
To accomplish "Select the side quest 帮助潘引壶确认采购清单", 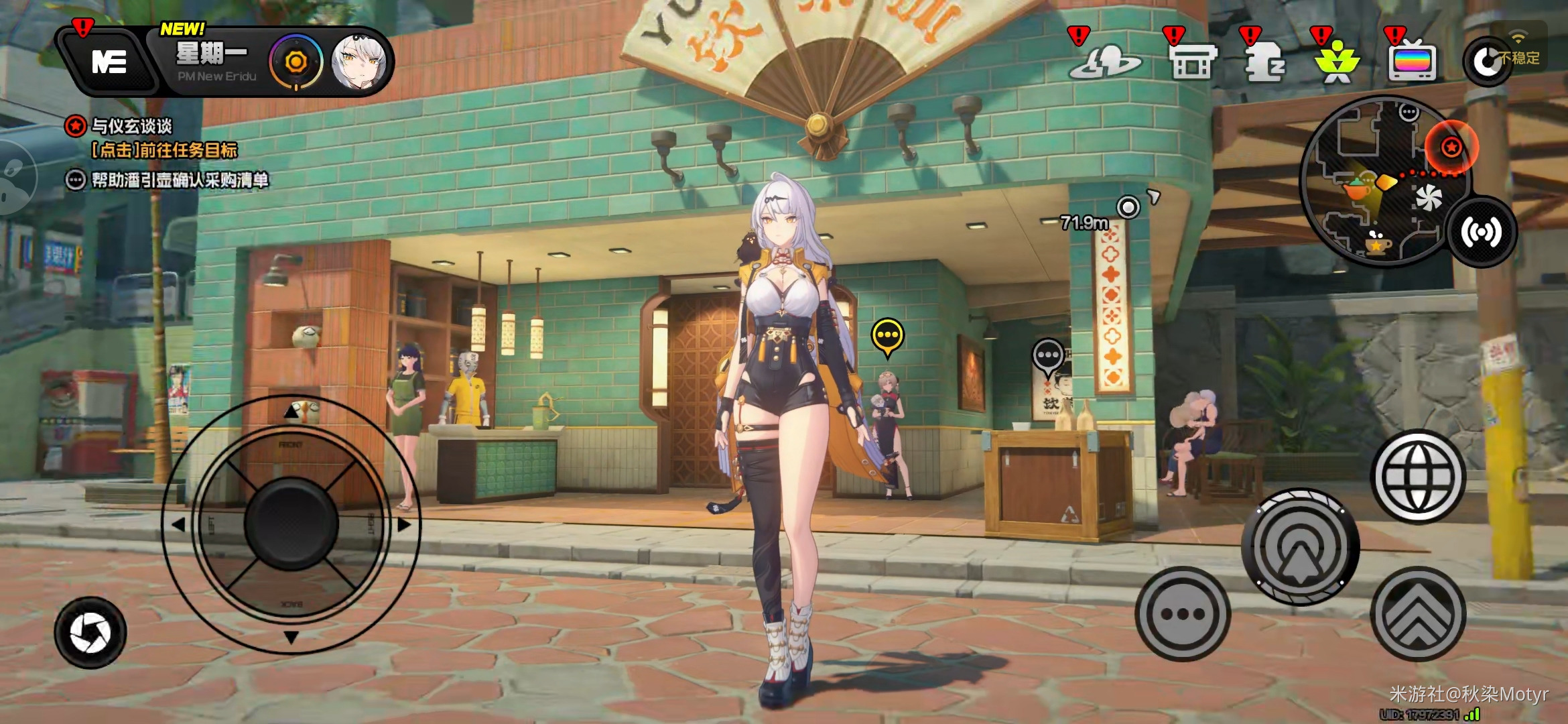I will coord(180,180).
